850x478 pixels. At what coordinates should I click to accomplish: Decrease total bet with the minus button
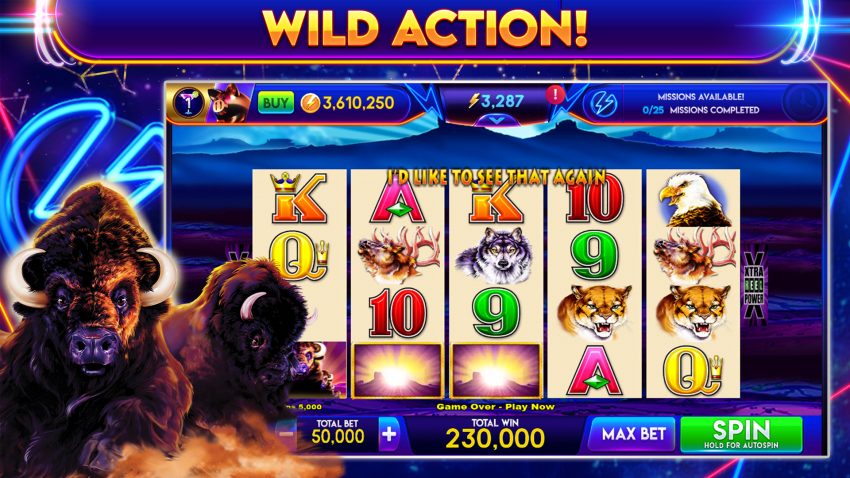[x=287, y=435]
